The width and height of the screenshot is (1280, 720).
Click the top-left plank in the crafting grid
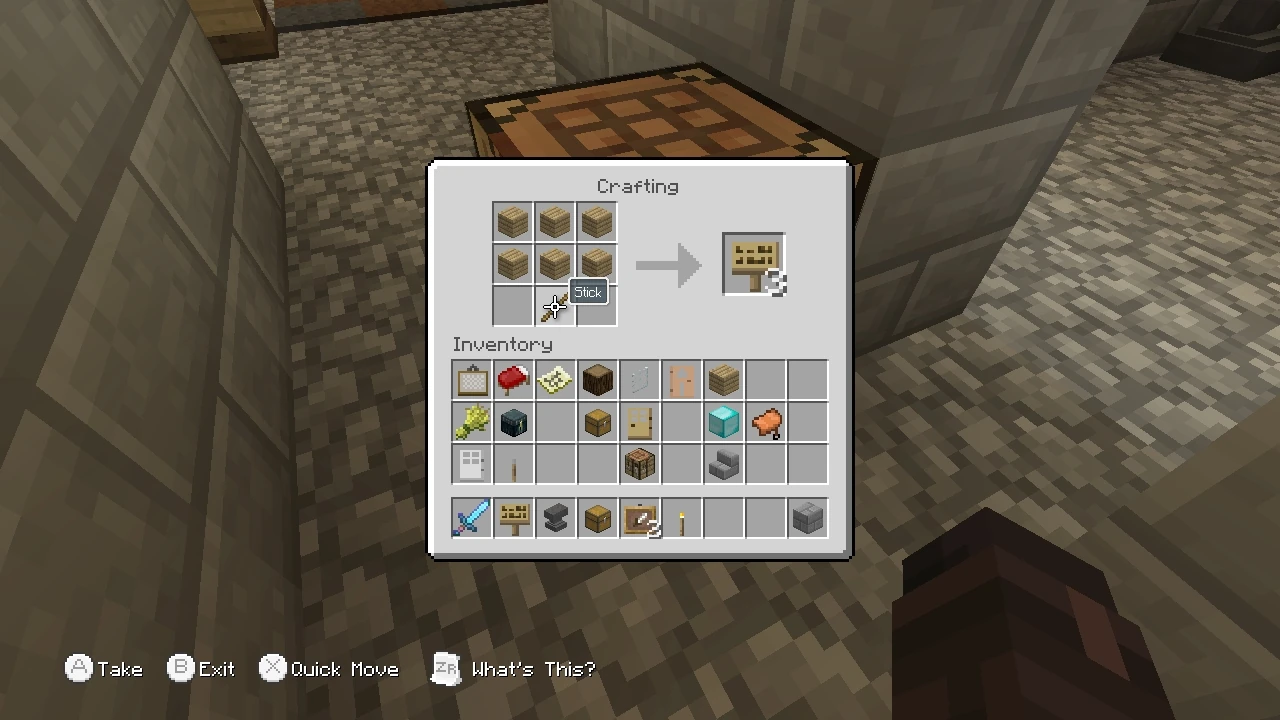pos(512,221)
